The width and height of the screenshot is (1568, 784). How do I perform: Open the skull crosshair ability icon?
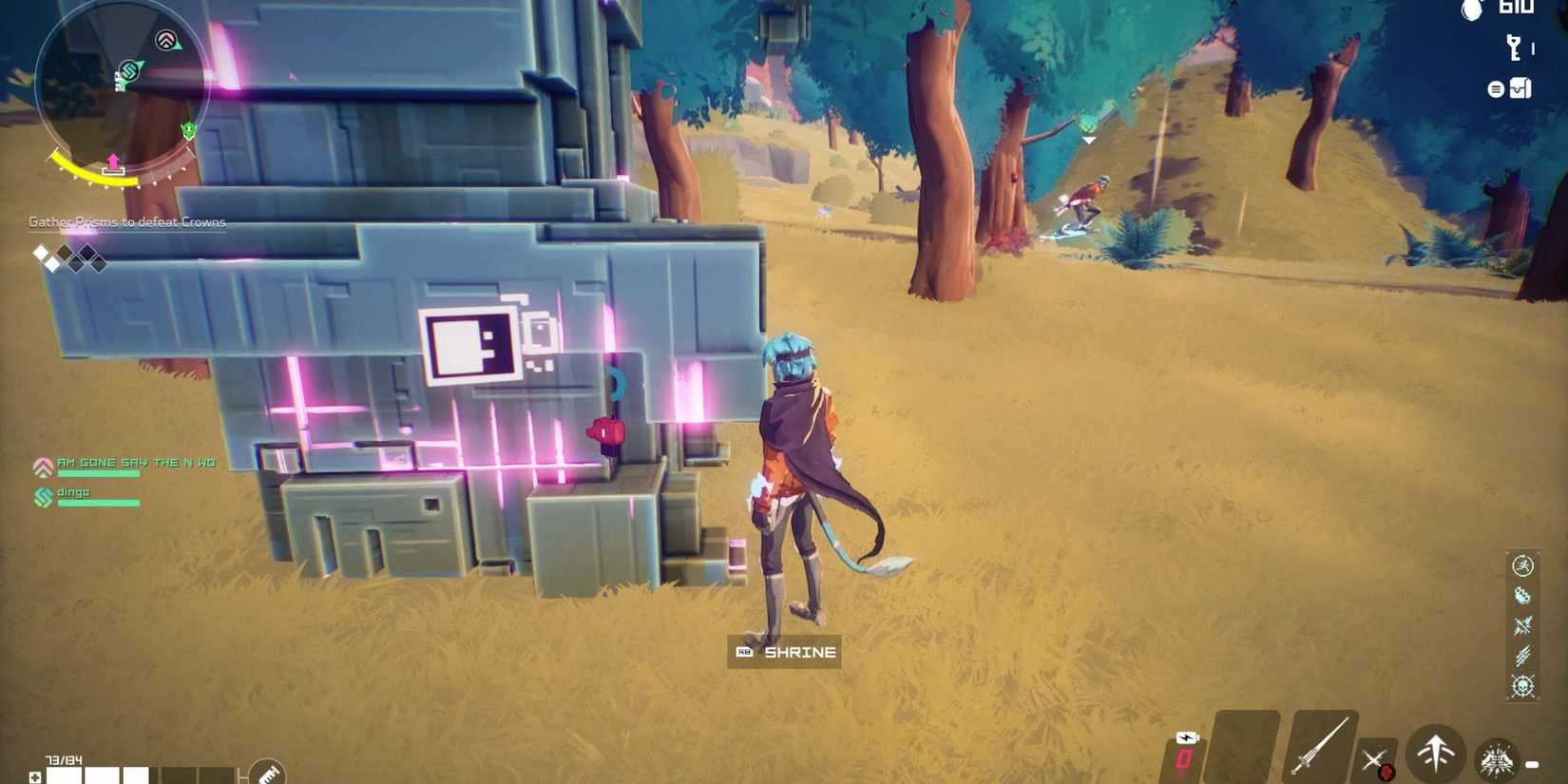tap(1524, 684)
